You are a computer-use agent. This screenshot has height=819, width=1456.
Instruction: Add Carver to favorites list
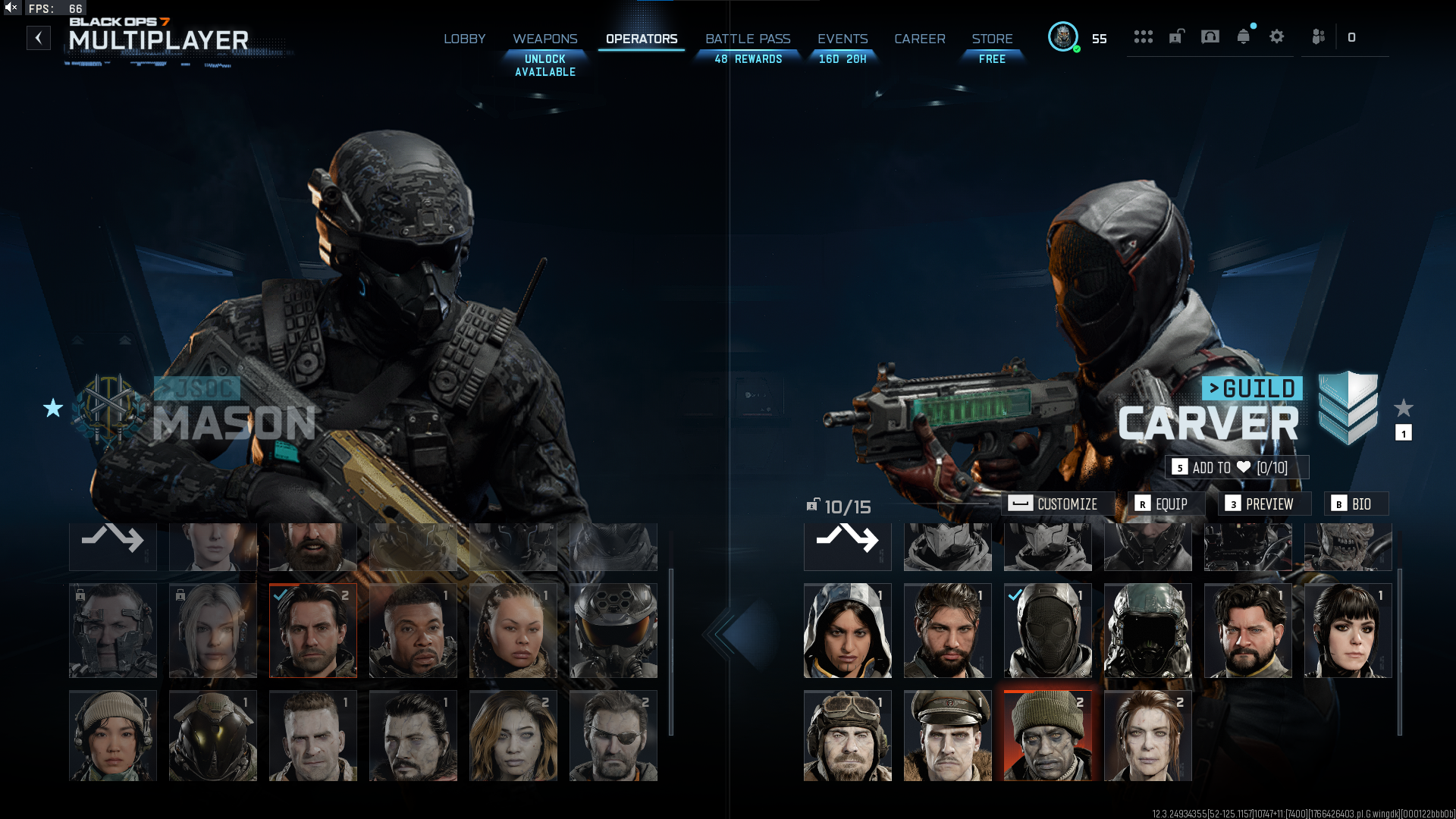pos(1236,468)
